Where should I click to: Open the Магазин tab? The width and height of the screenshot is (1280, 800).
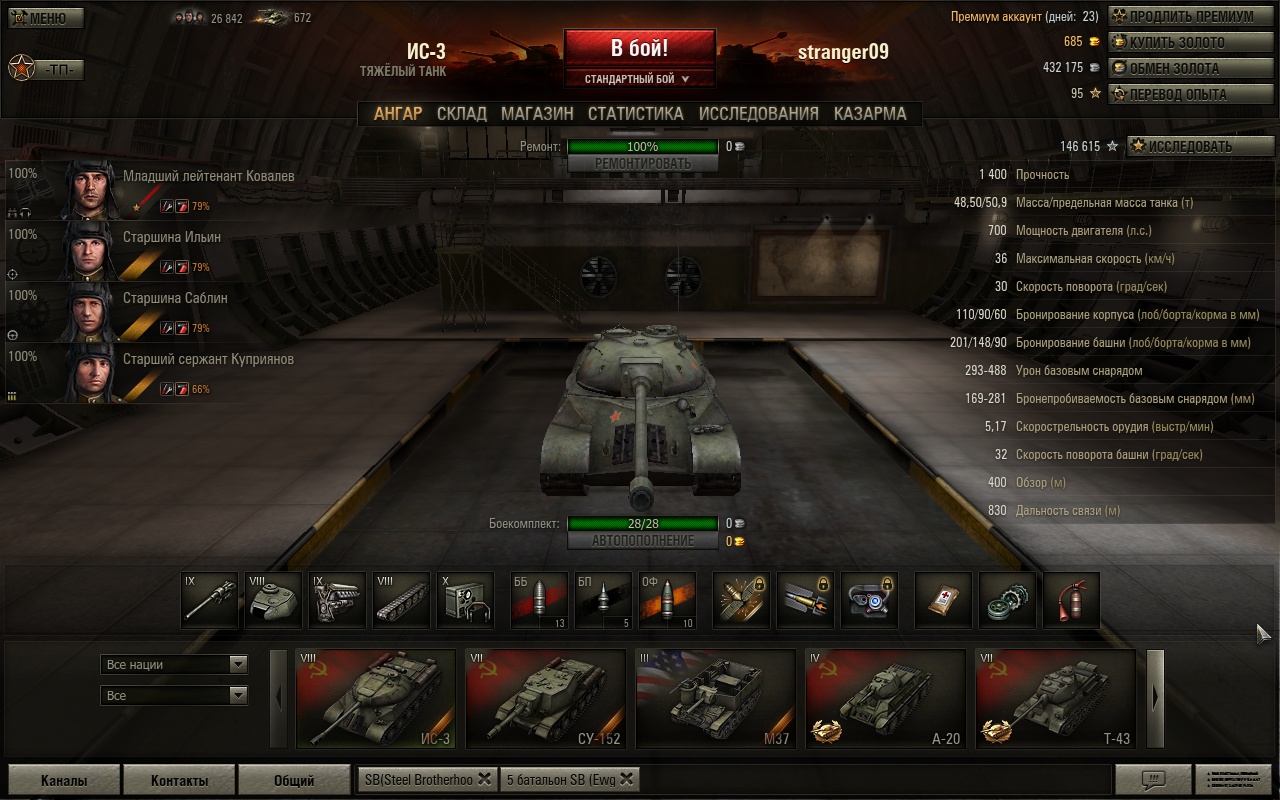pyautogui.click(x=537, y=114)
